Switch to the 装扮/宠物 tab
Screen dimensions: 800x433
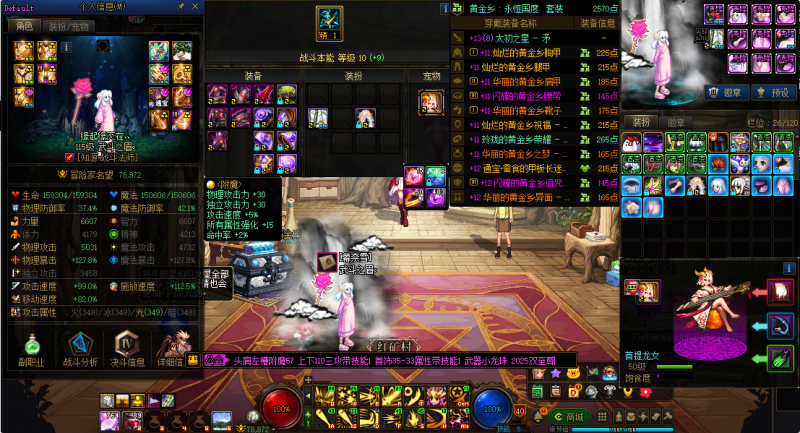(66, 26)
